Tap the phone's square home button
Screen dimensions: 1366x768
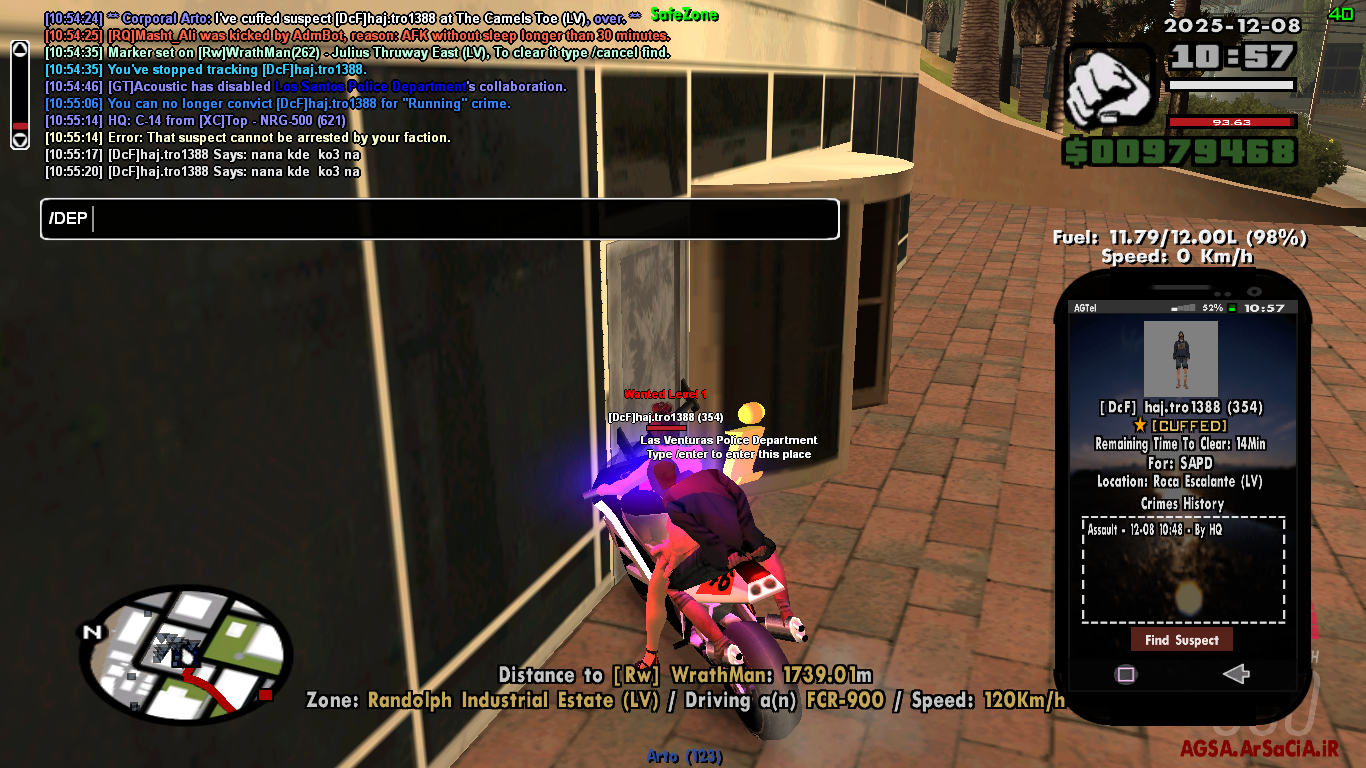tap(1126, 674)
